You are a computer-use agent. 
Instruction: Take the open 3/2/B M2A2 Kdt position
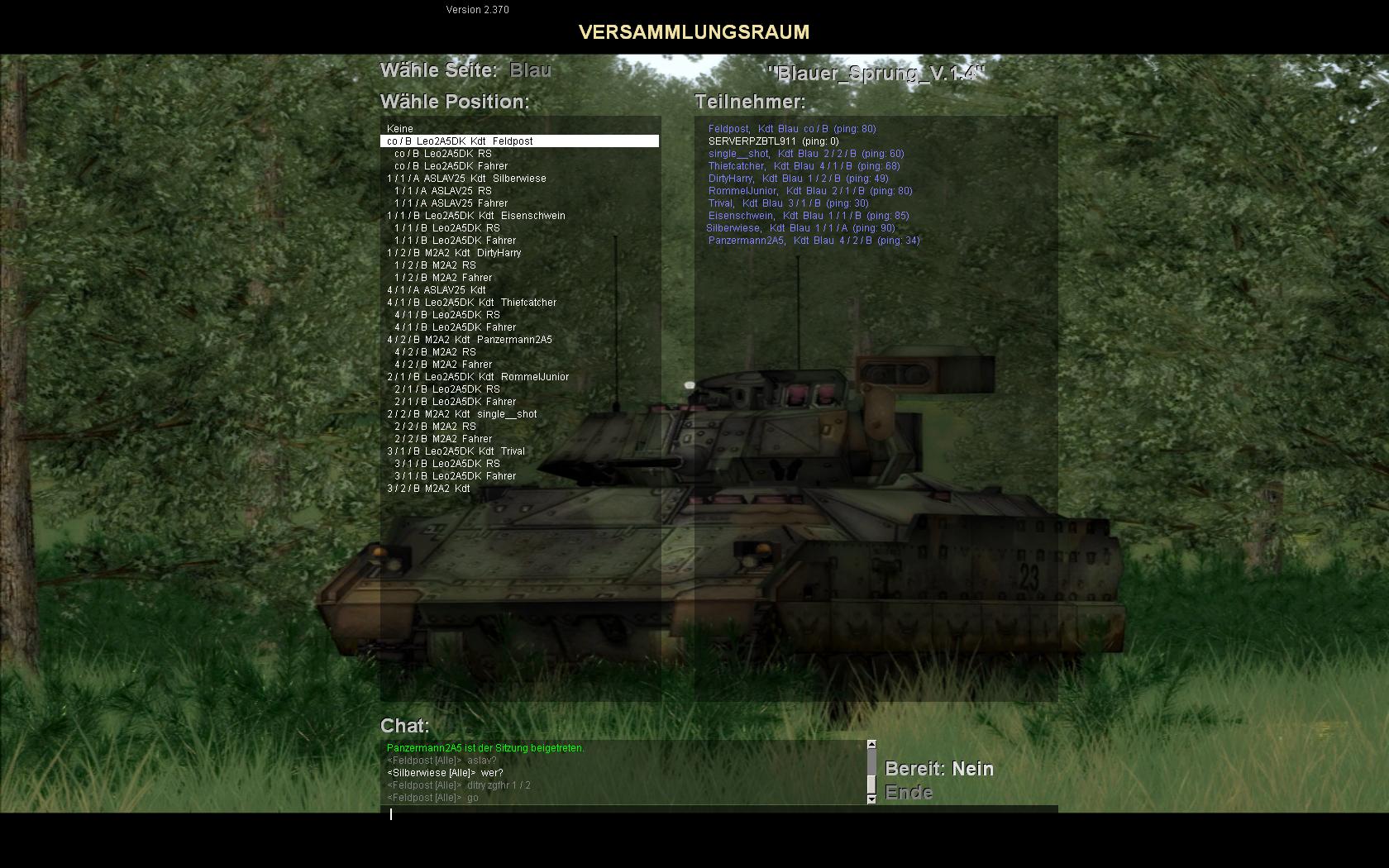coord(428,489)
